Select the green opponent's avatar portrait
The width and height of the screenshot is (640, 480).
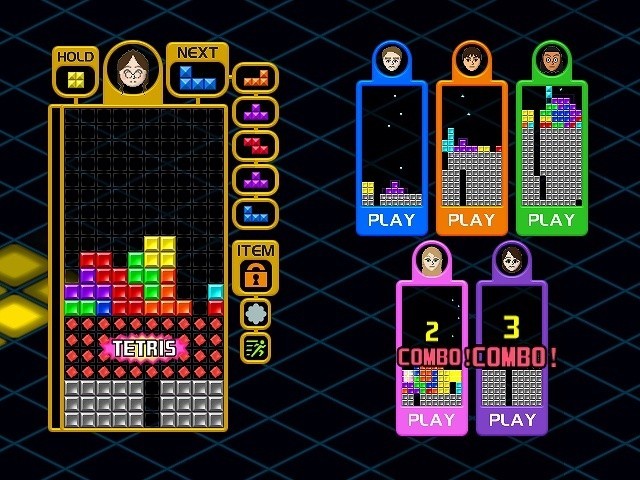tap(551, 60)
